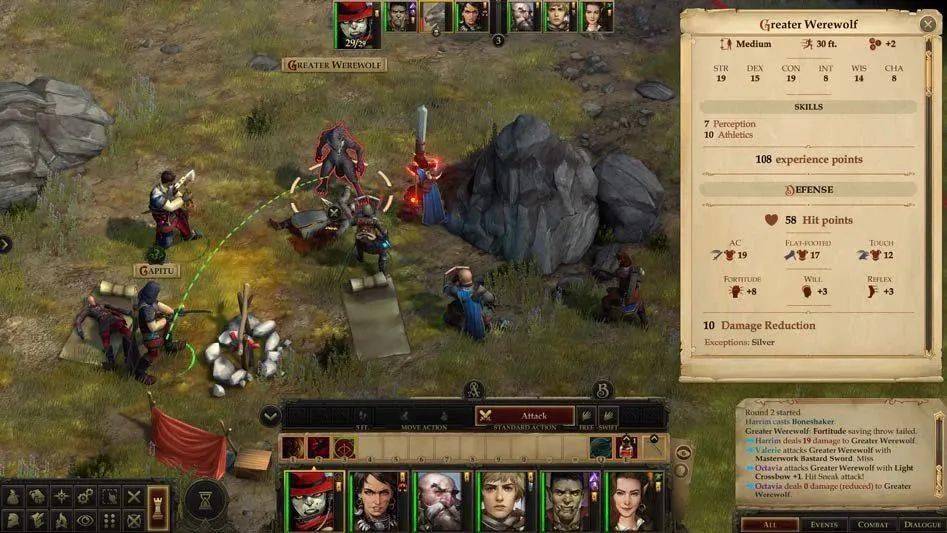Open the Dialogue log tab
This screenshot has height=533, width=947.
click(x=922, y=524)
